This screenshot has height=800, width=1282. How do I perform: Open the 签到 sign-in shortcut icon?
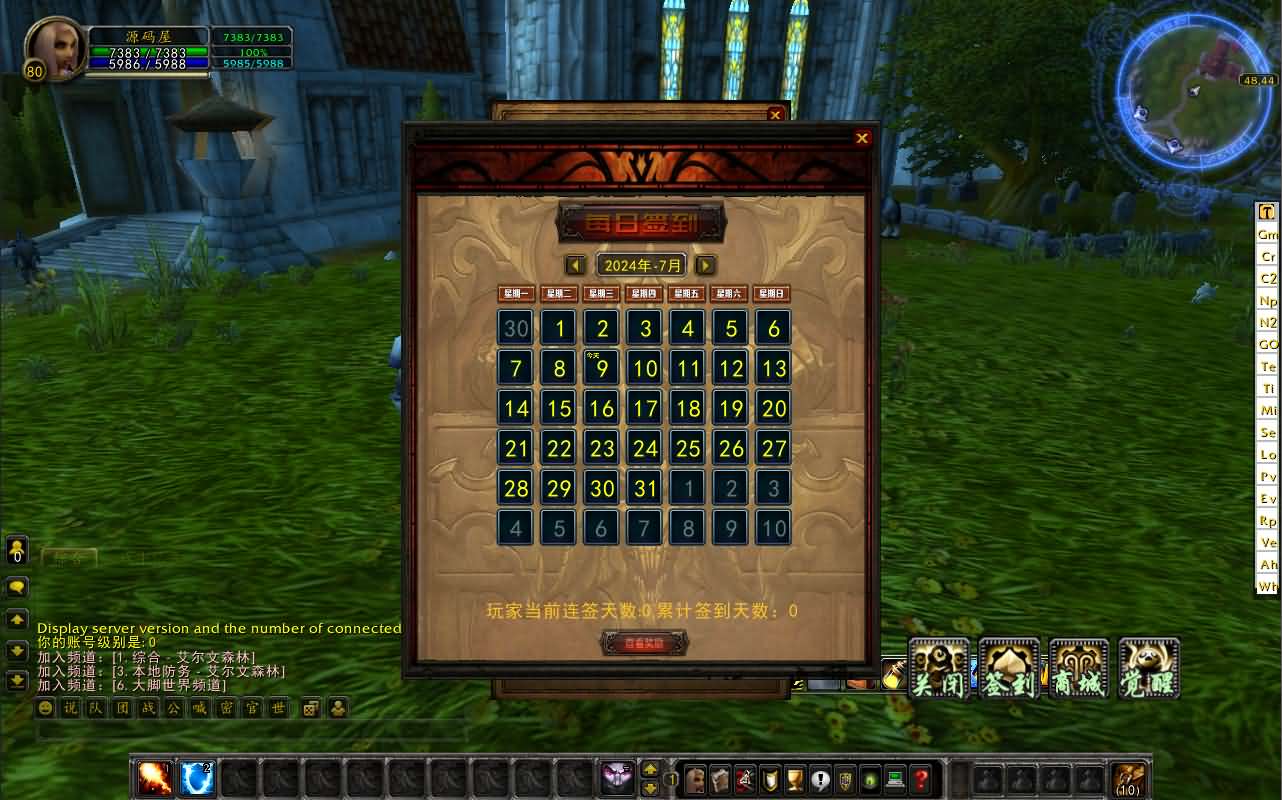[x=1009, y=668]
